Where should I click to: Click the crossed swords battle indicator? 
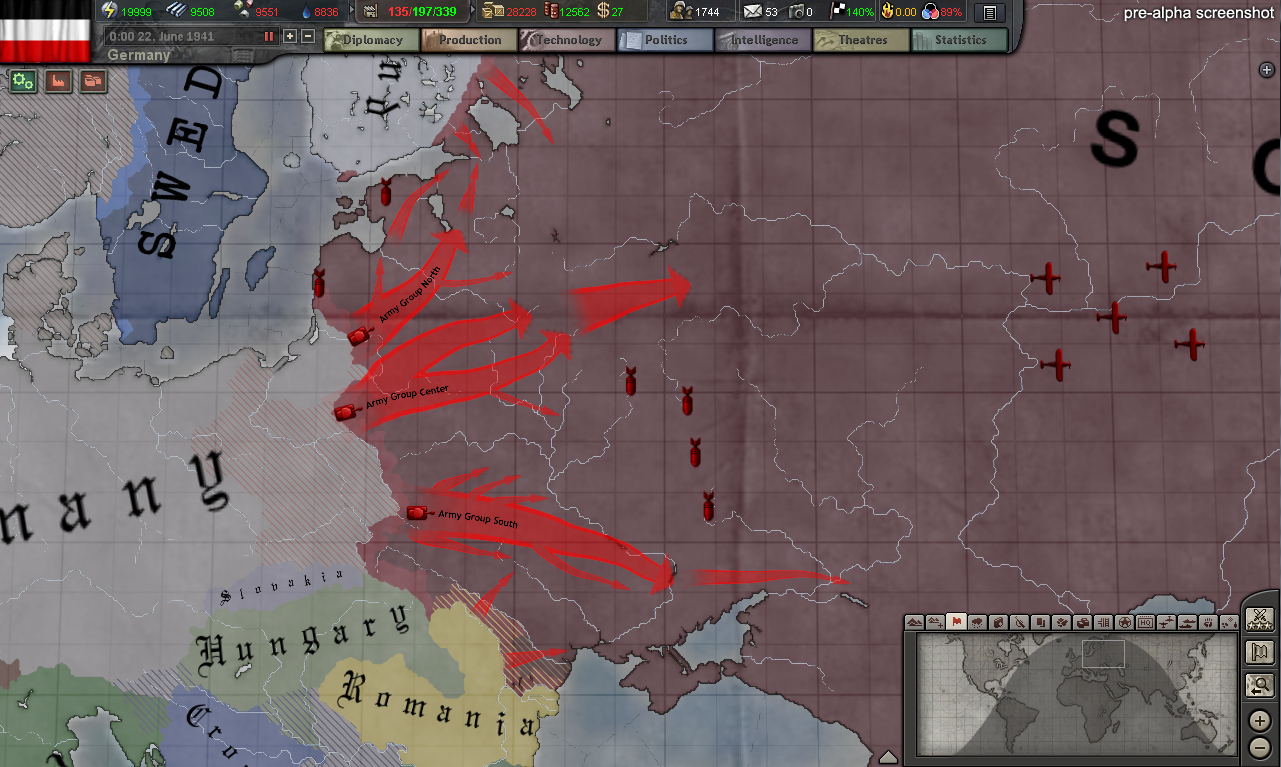click(1261, 619)
